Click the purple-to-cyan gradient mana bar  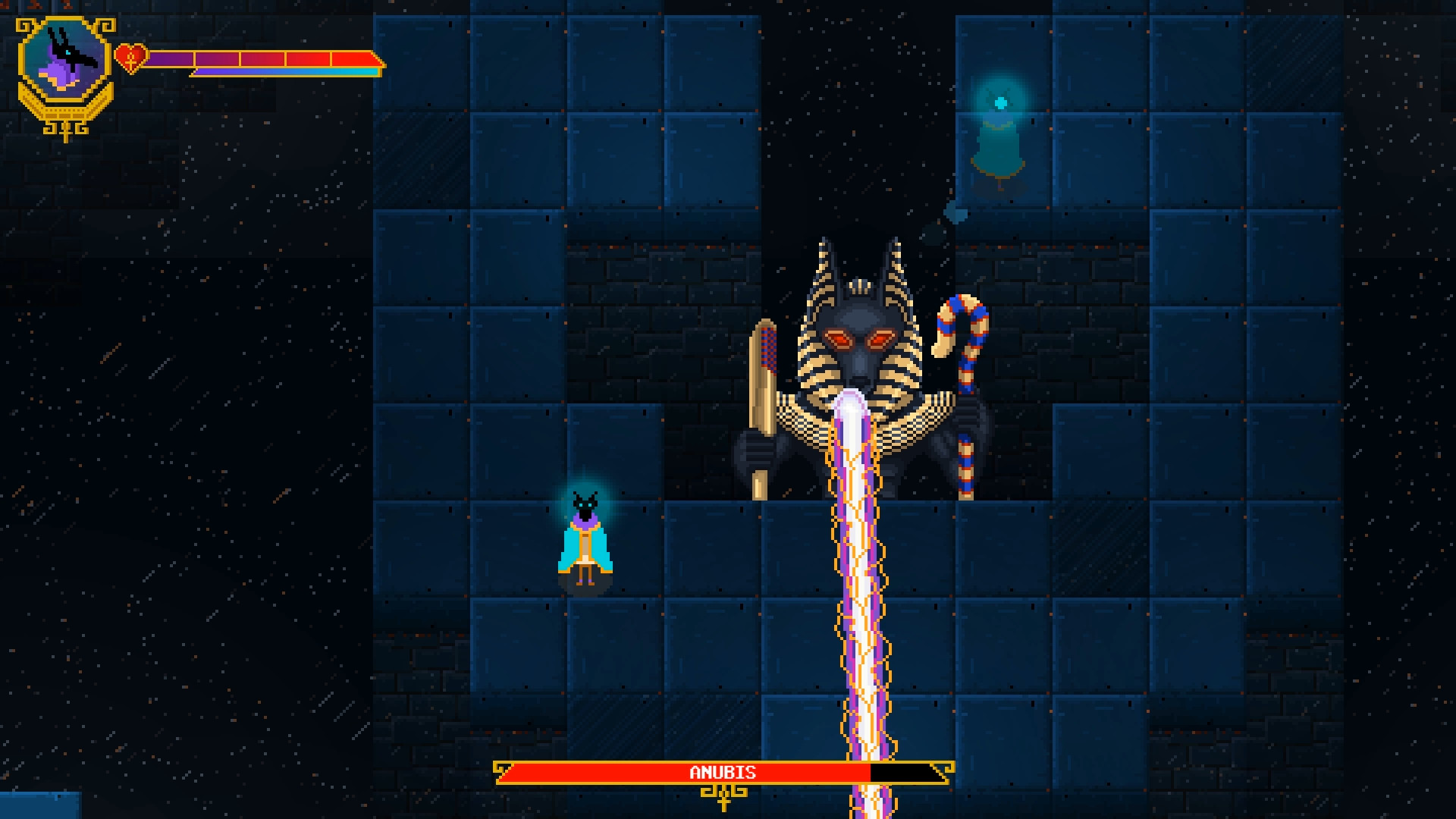tap(284, 71)
